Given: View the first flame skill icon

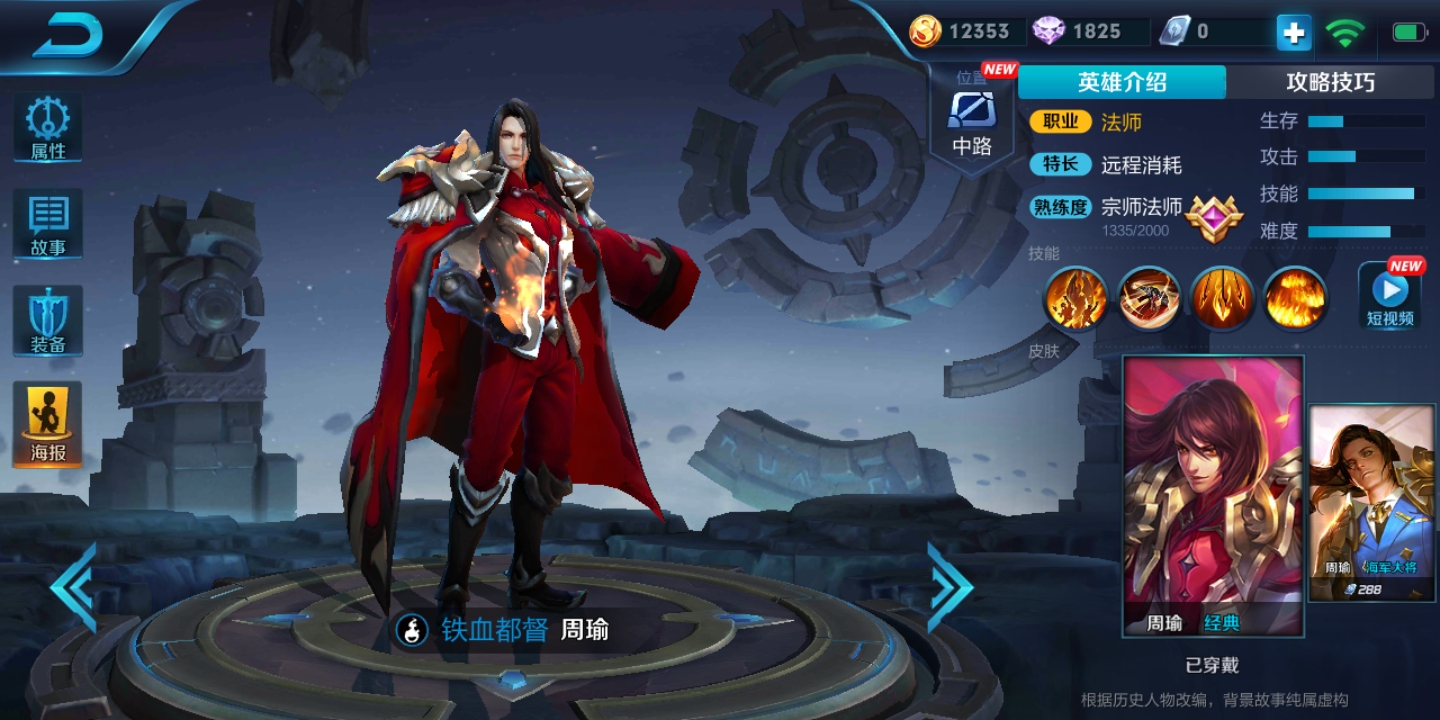Looking at the screenshot, I should coord(1076,298).
